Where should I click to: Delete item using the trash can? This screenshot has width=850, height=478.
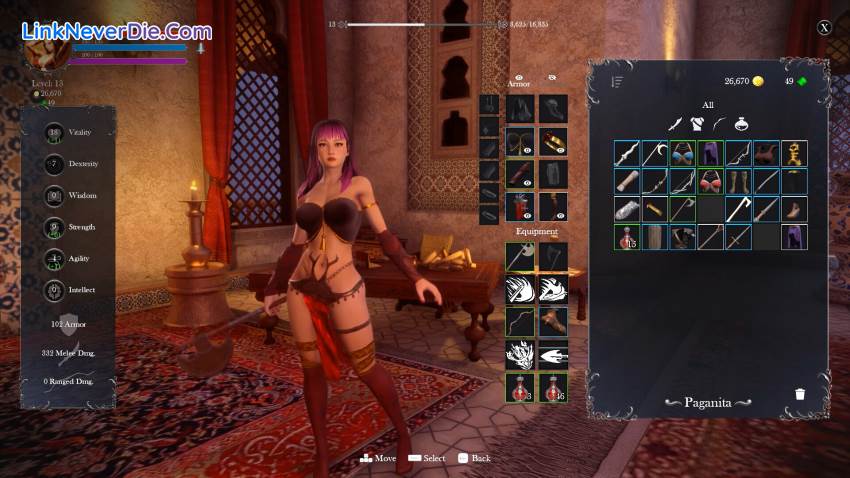pyautogui.click(x=799, y=393)
